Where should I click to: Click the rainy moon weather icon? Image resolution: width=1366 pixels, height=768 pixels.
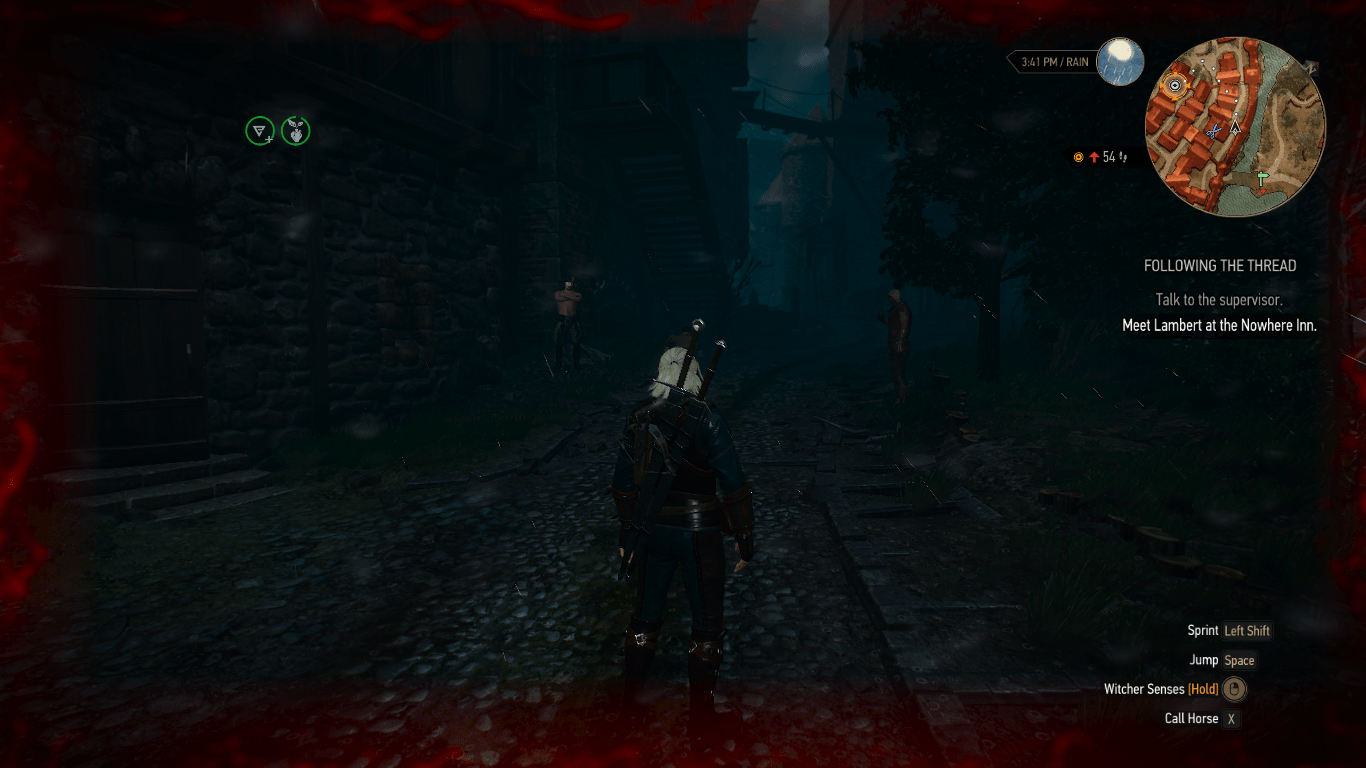click(x=1121, y=62)
